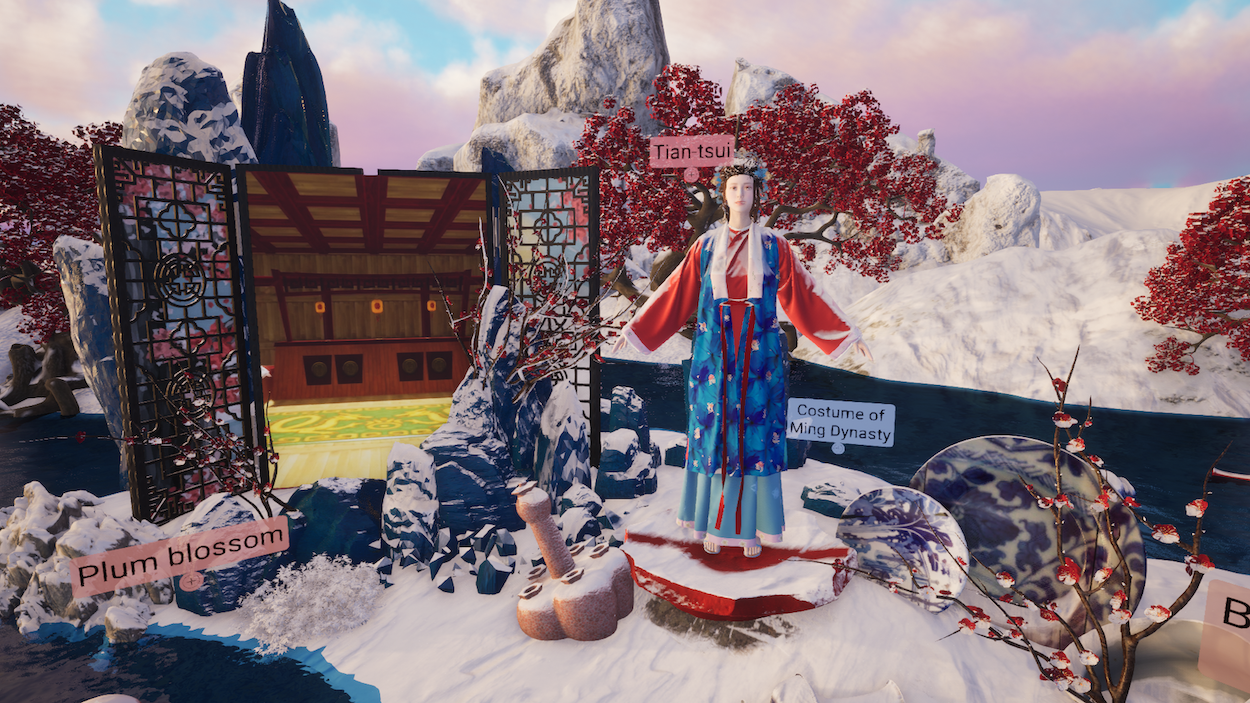This screenshot has width=1250, height=703.
Task: Show the Plum blossom annotation
Action: click(180, 556)
